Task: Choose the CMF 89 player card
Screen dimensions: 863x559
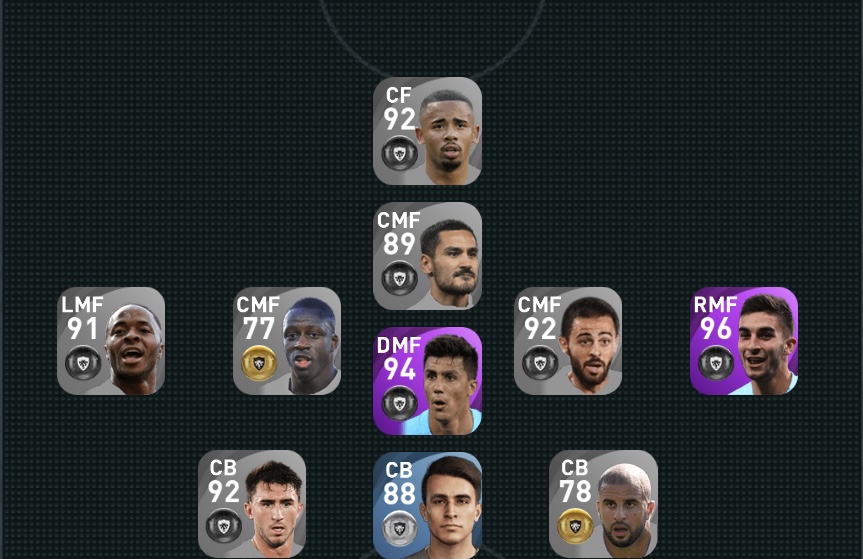Action: click(427, 256)
